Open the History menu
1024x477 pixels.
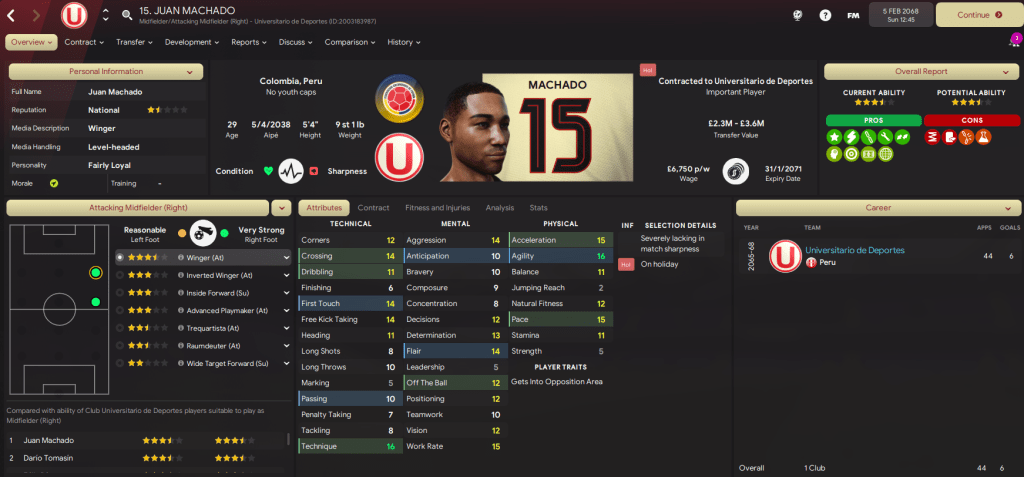[x=403, y=42]
